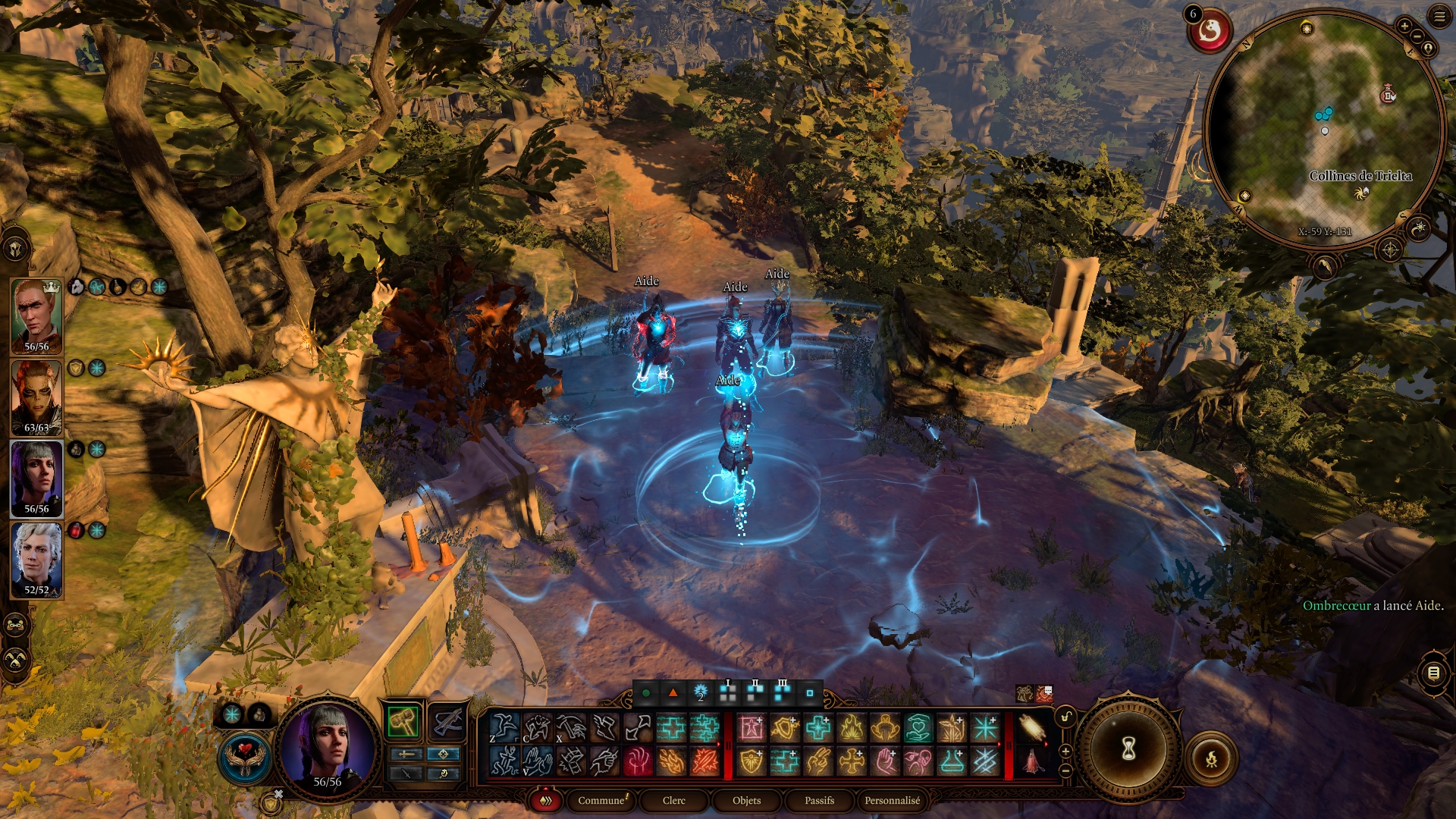Image resolution: width=1456 pixels, height=819 pixels.
Task: Select the war hammer melee weapon slot
Action: 403,721
